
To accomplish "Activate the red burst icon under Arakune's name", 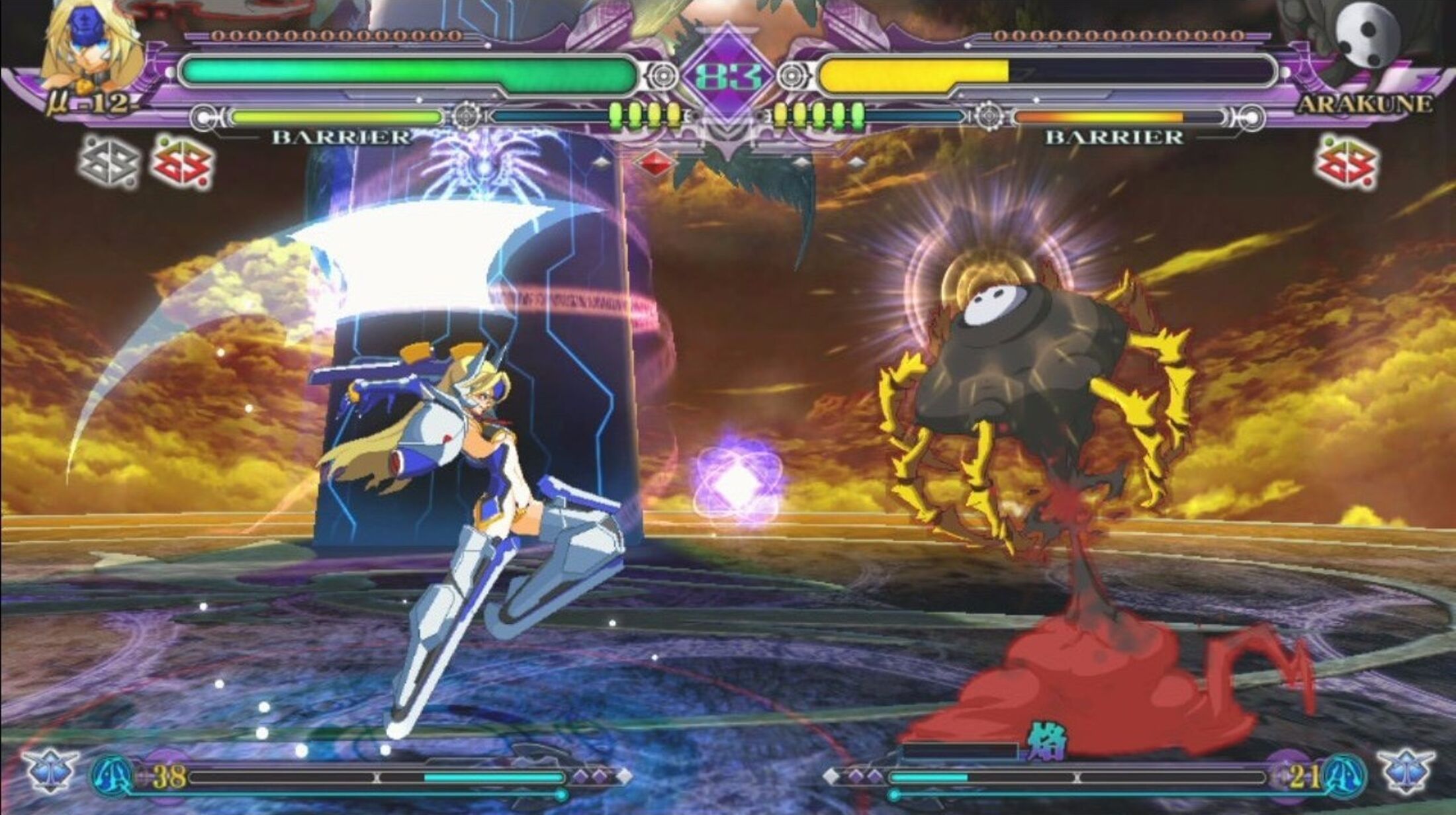I will pos(1347,163).
